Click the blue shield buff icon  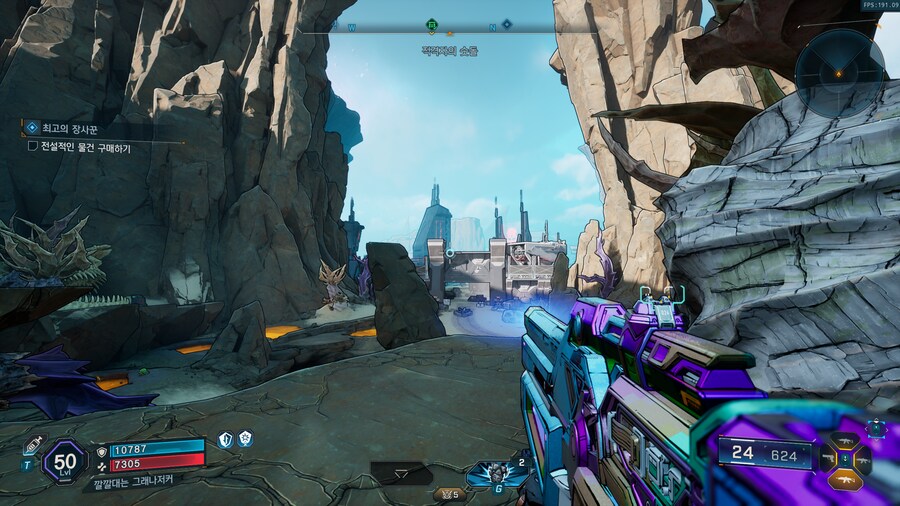tap(225, 439)
